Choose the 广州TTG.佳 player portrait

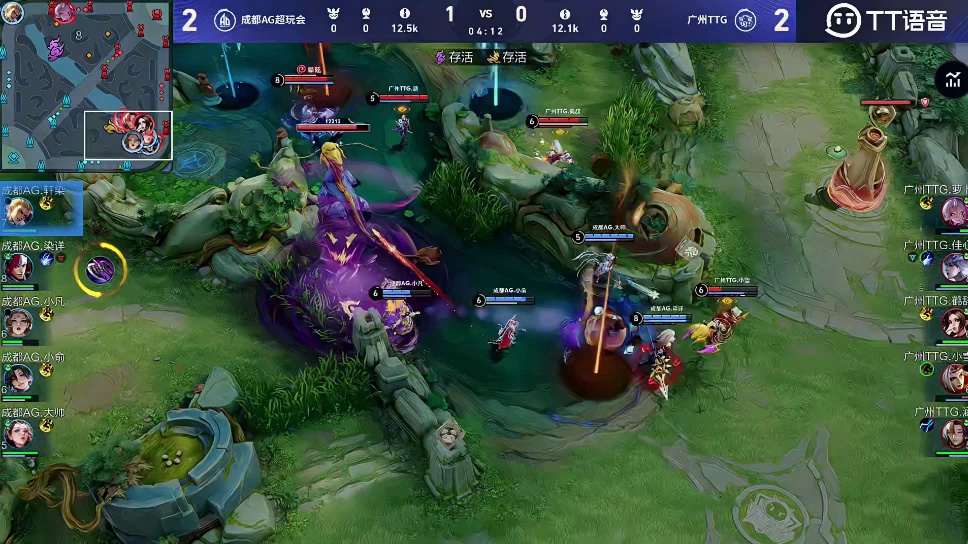click(953, 267)
